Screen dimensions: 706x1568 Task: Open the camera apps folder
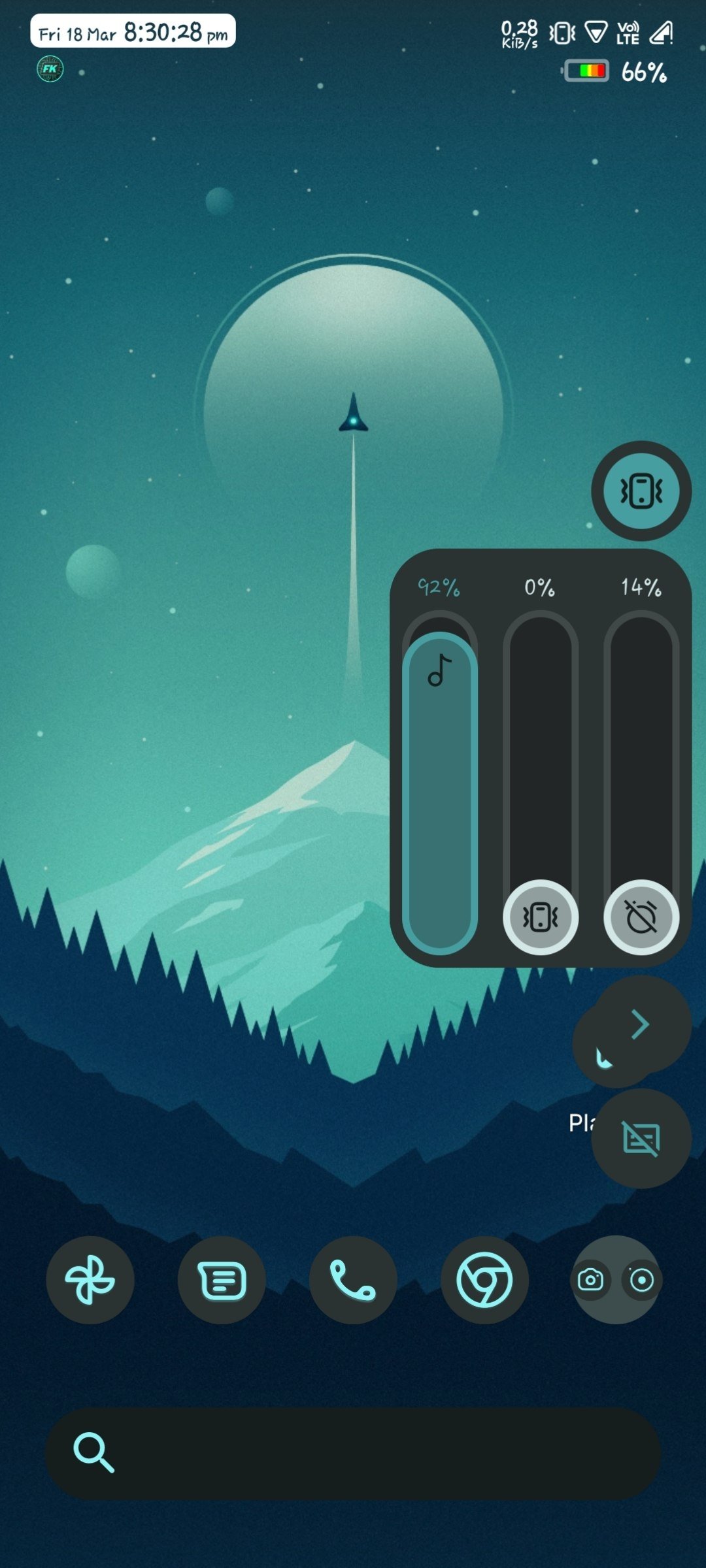pos(616,1280)
